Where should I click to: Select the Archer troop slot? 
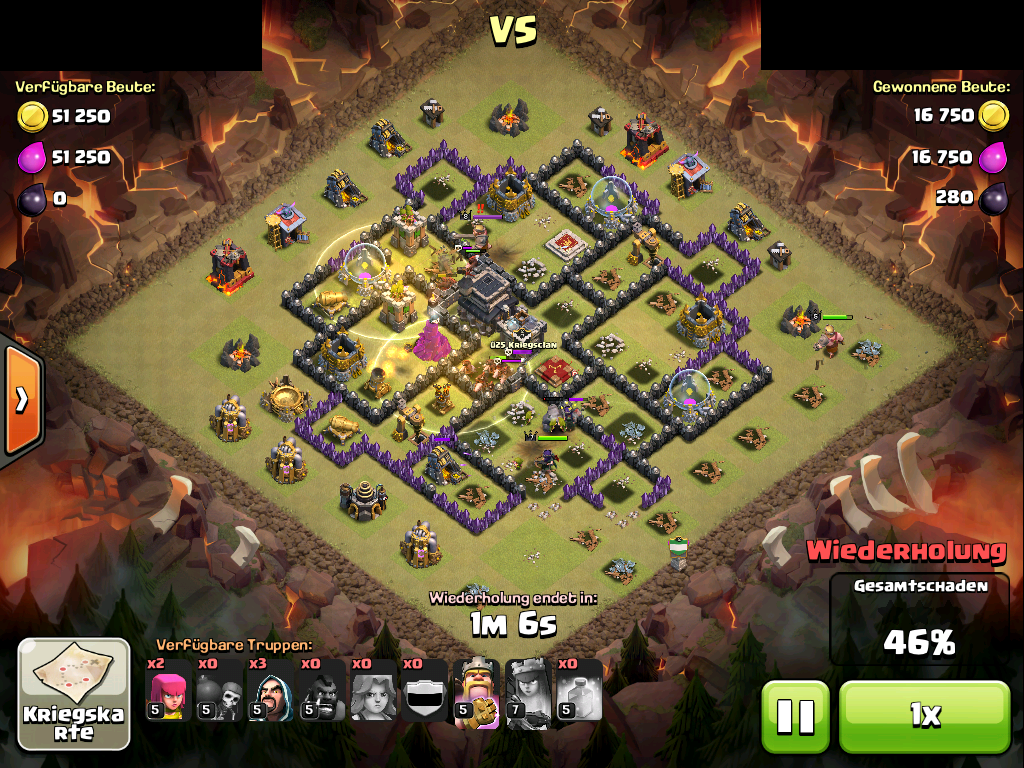[x=169, y=691]
